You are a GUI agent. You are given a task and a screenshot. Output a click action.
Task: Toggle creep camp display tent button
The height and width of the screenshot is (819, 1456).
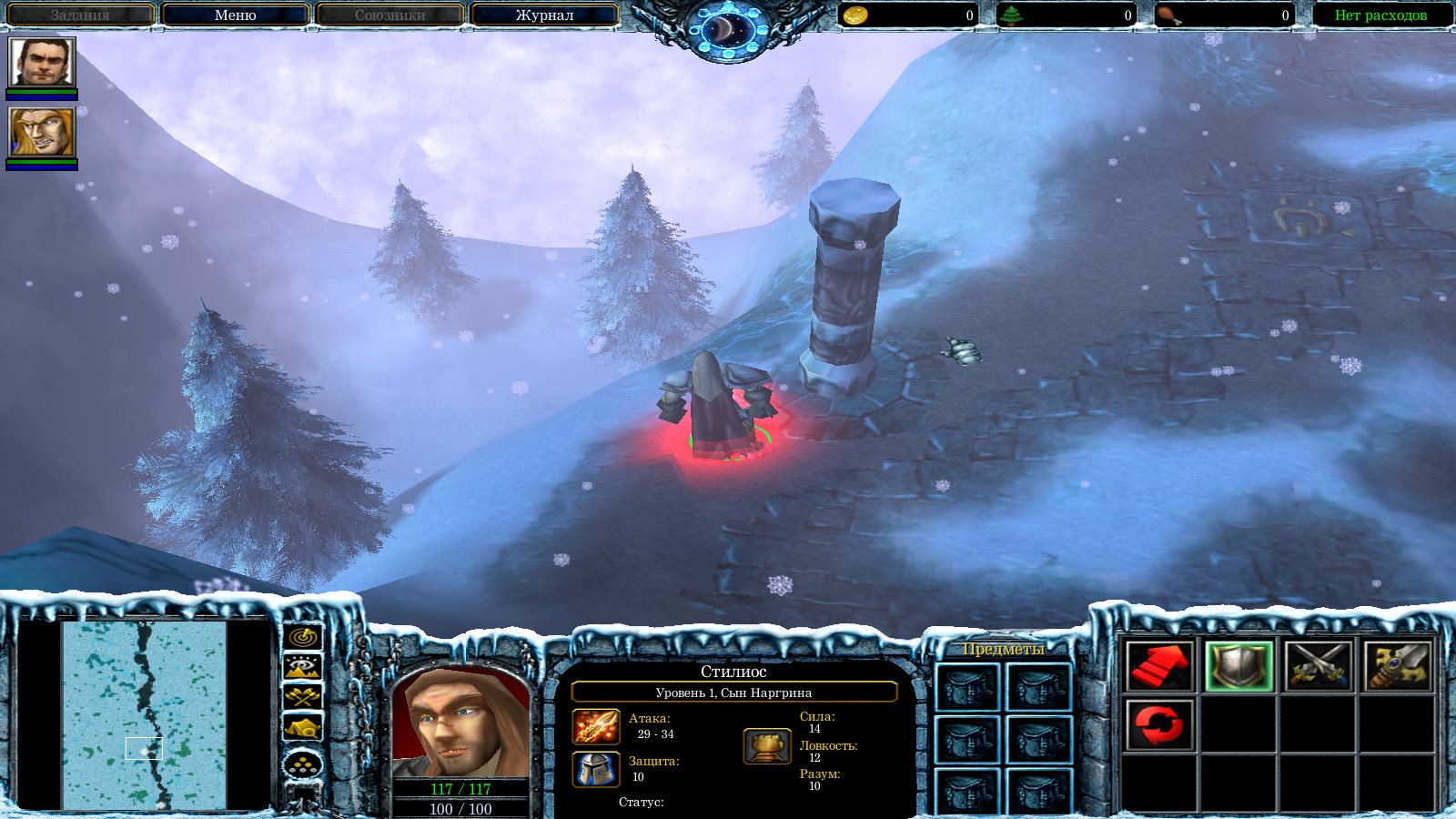pyautogui.click(x=303, y=726)
